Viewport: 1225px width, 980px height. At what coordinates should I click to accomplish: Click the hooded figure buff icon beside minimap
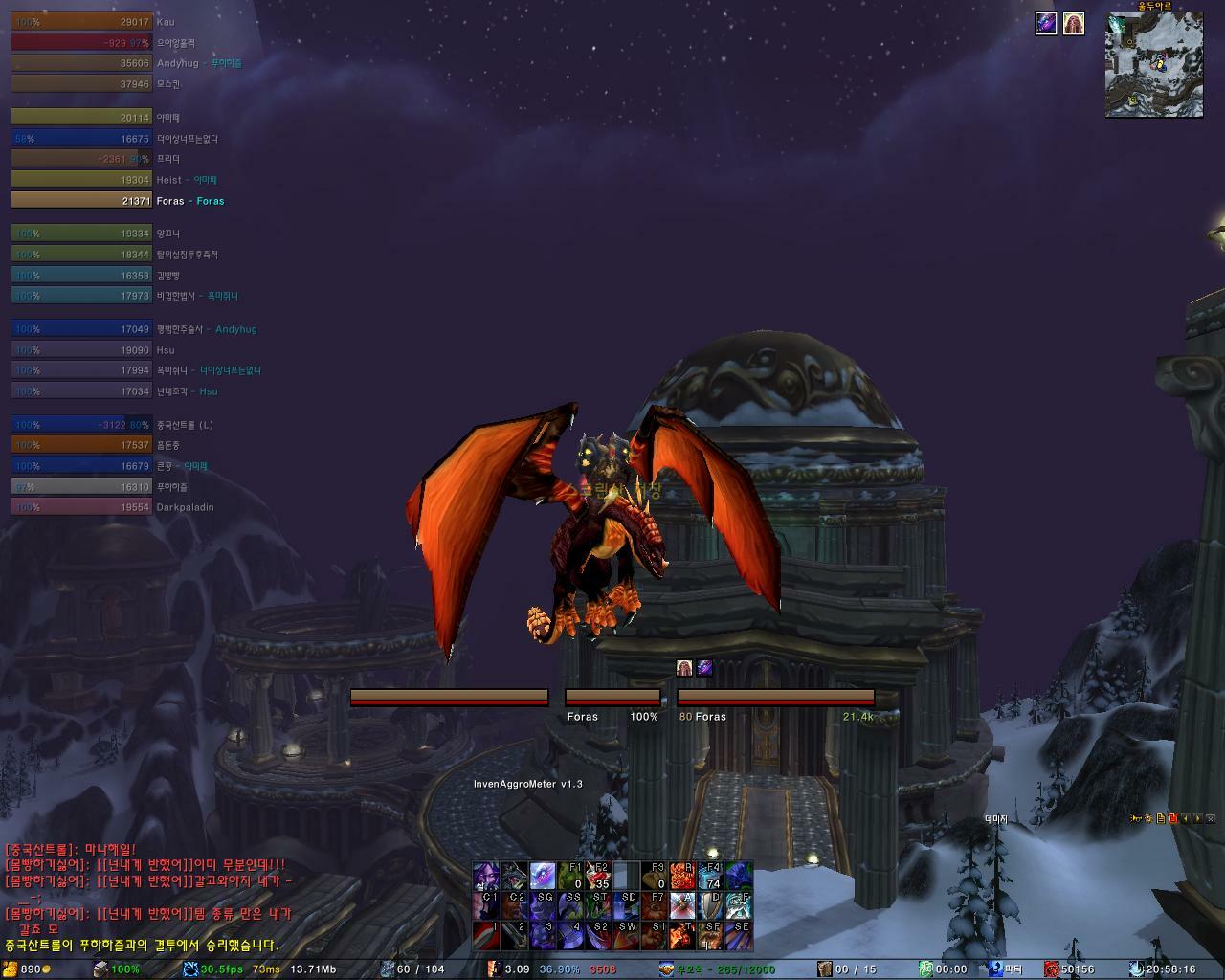(1074, 24)
